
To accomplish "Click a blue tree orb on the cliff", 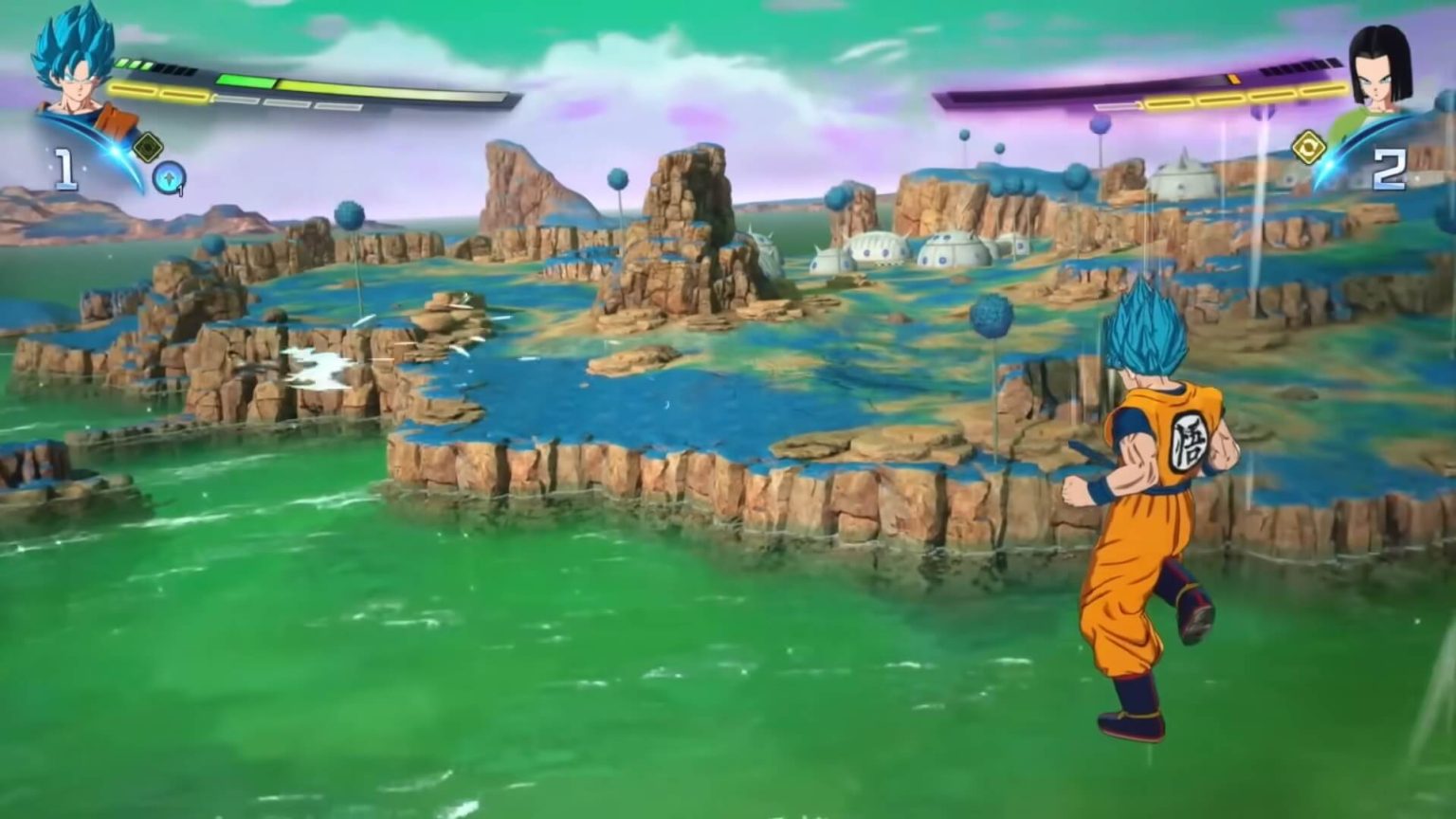I will point(991,313).
